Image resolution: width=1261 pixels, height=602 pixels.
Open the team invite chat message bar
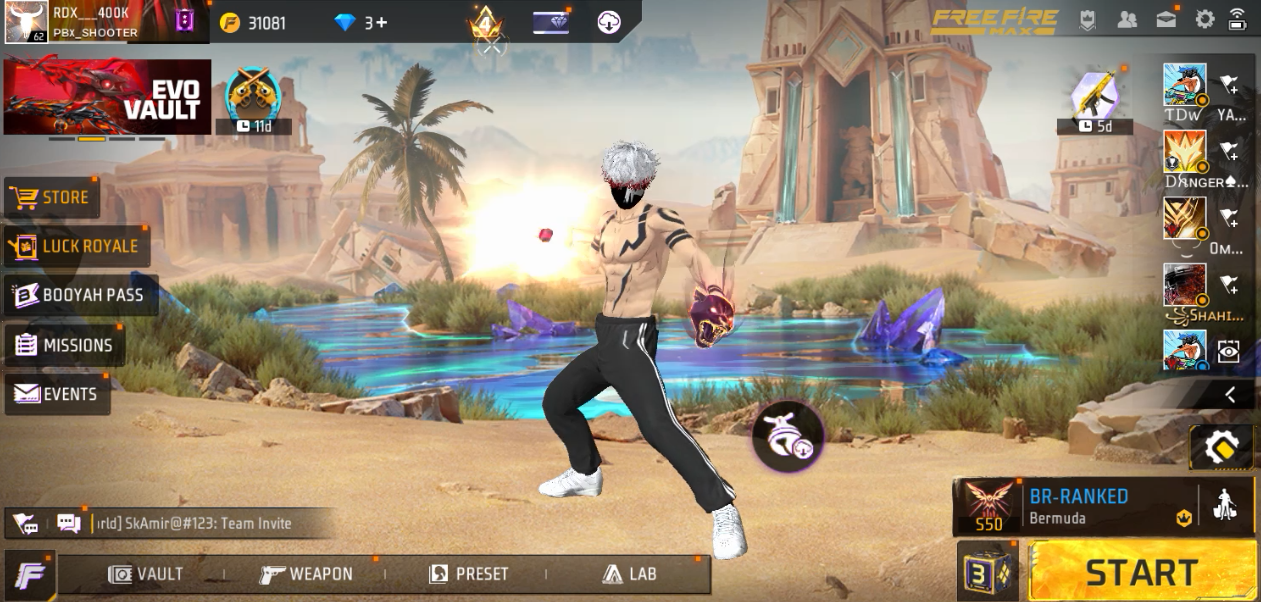(190, 523)
